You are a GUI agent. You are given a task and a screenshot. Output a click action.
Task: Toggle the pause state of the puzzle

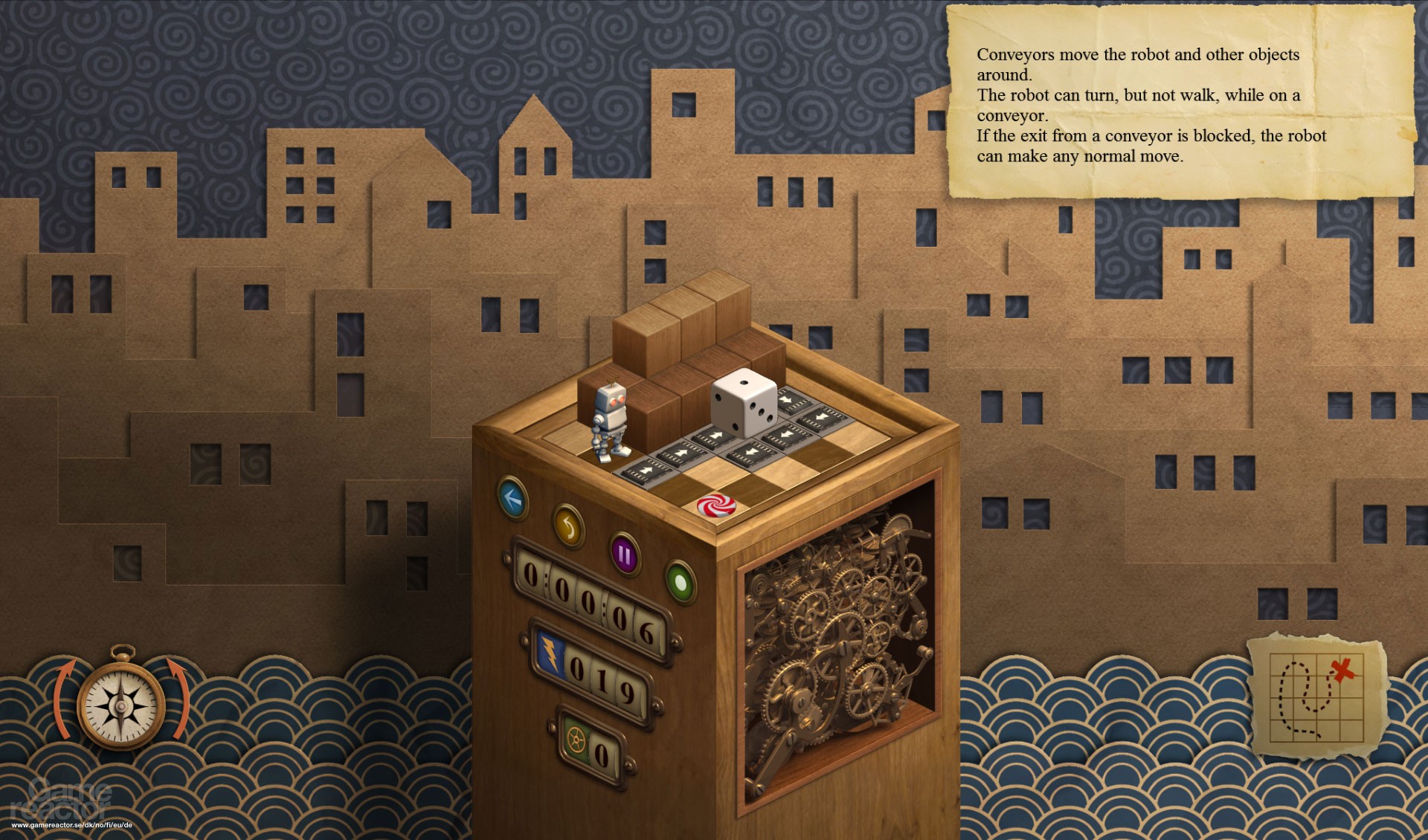click(625, 555)
